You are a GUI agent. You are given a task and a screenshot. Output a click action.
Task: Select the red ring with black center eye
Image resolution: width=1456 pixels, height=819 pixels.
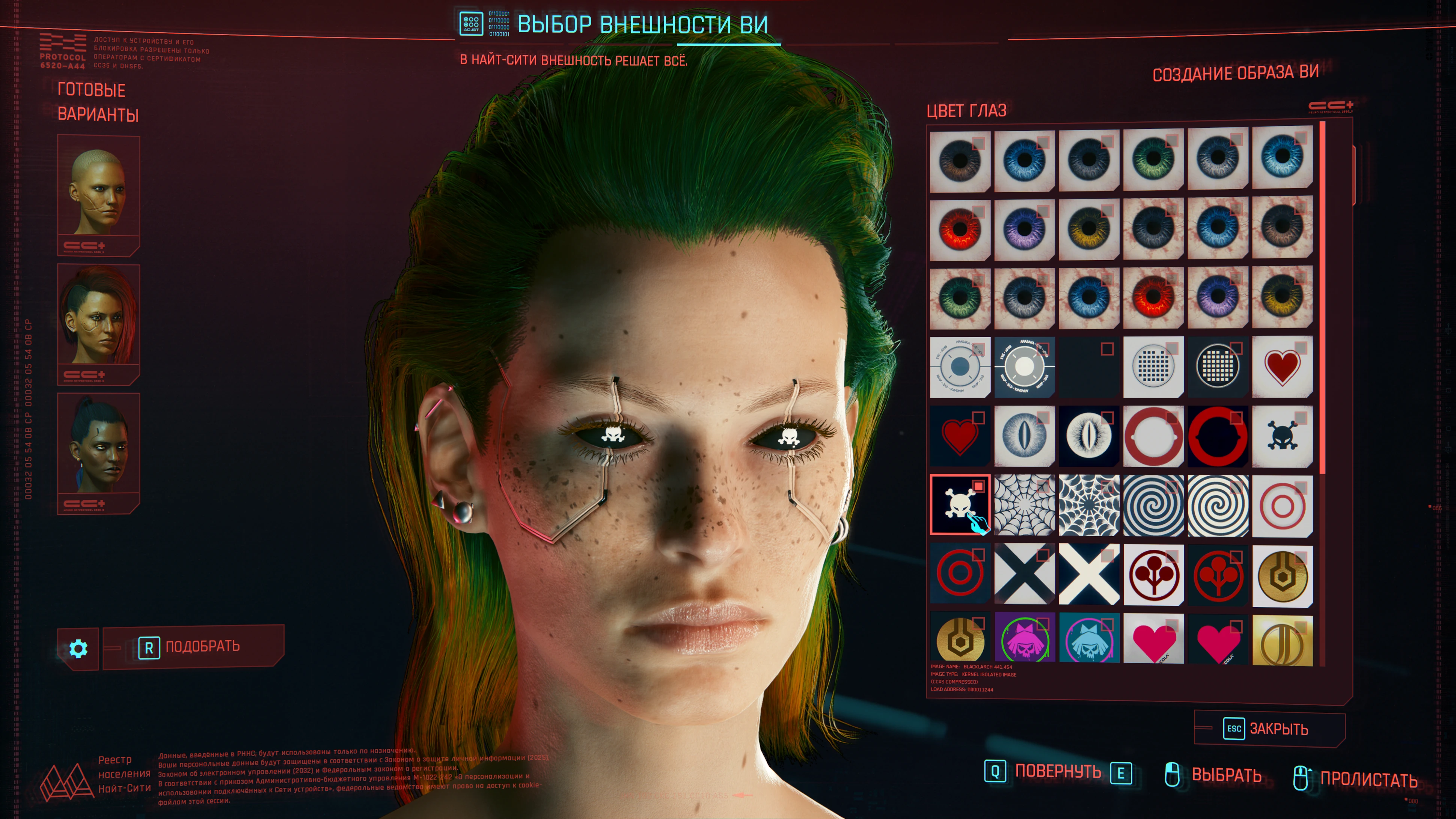(x=1218, y=436)
